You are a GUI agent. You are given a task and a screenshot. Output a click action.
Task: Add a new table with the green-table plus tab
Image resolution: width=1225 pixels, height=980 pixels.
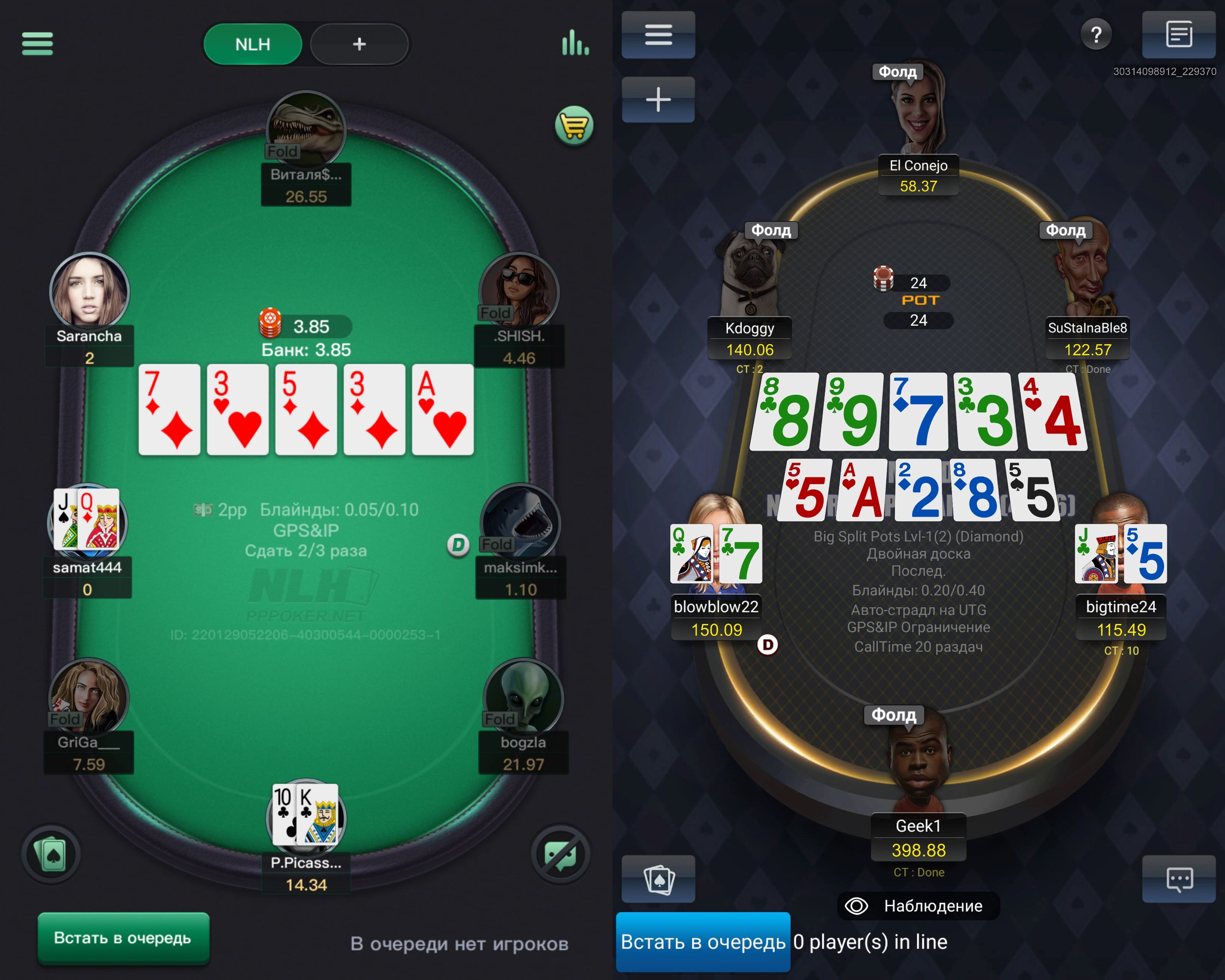pyautogui.click(x=359, y=44)
